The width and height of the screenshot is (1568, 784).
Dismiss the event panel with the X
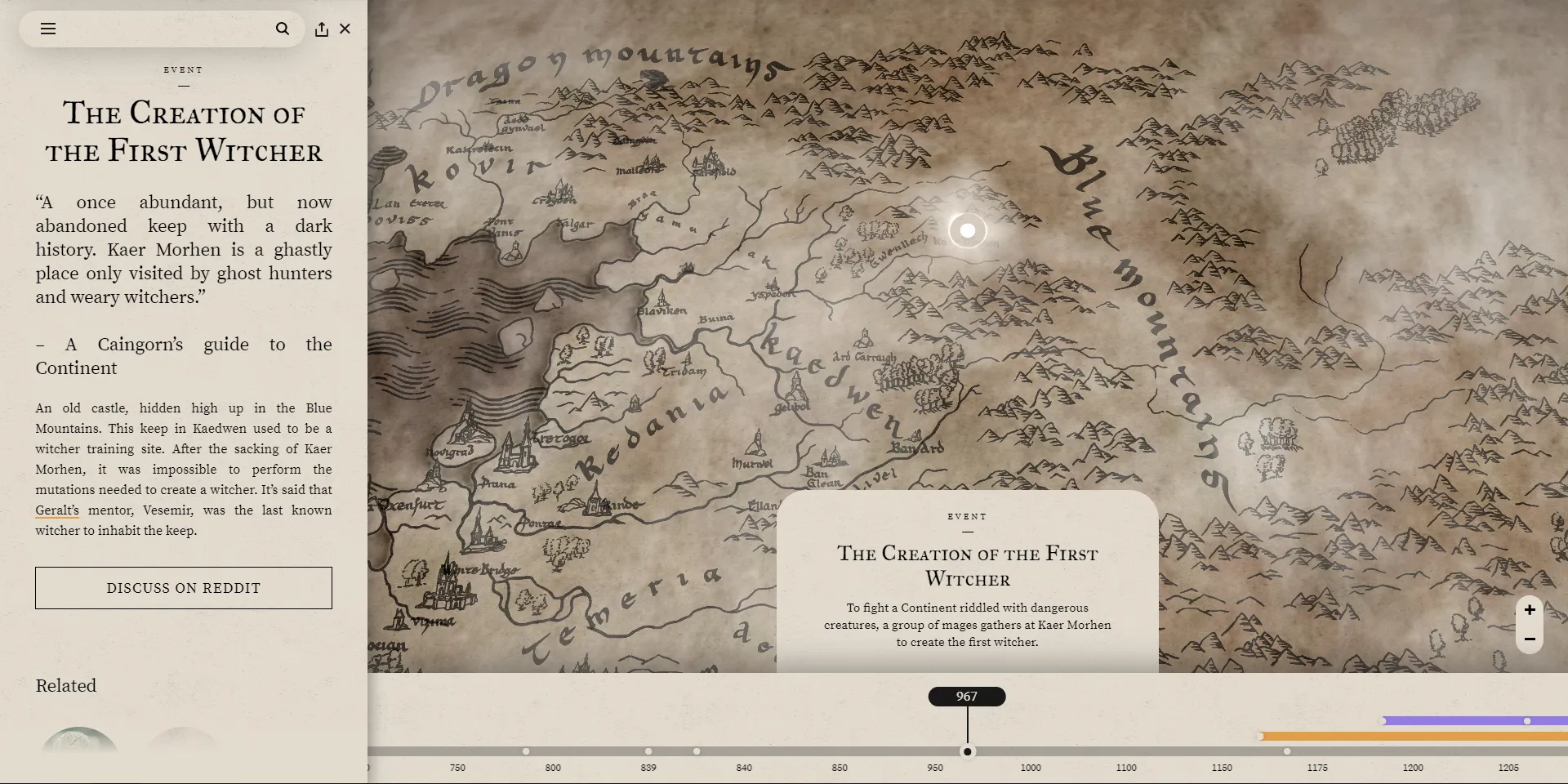coord(345,29)
